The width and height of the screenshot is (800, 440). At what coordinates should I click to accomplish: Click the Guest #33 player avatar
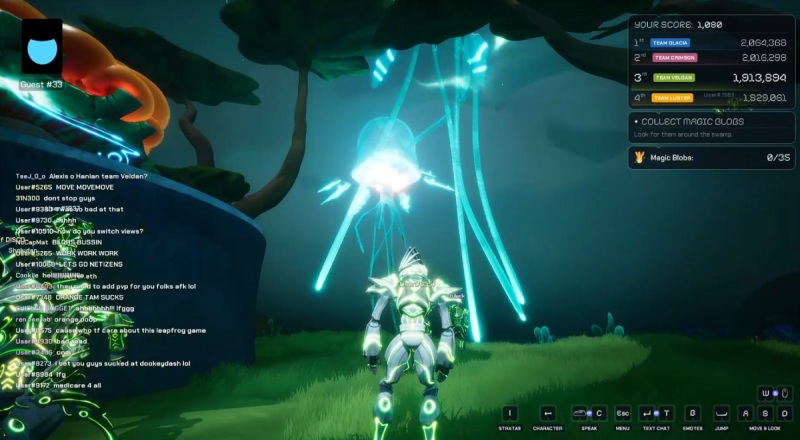point(41,49)
